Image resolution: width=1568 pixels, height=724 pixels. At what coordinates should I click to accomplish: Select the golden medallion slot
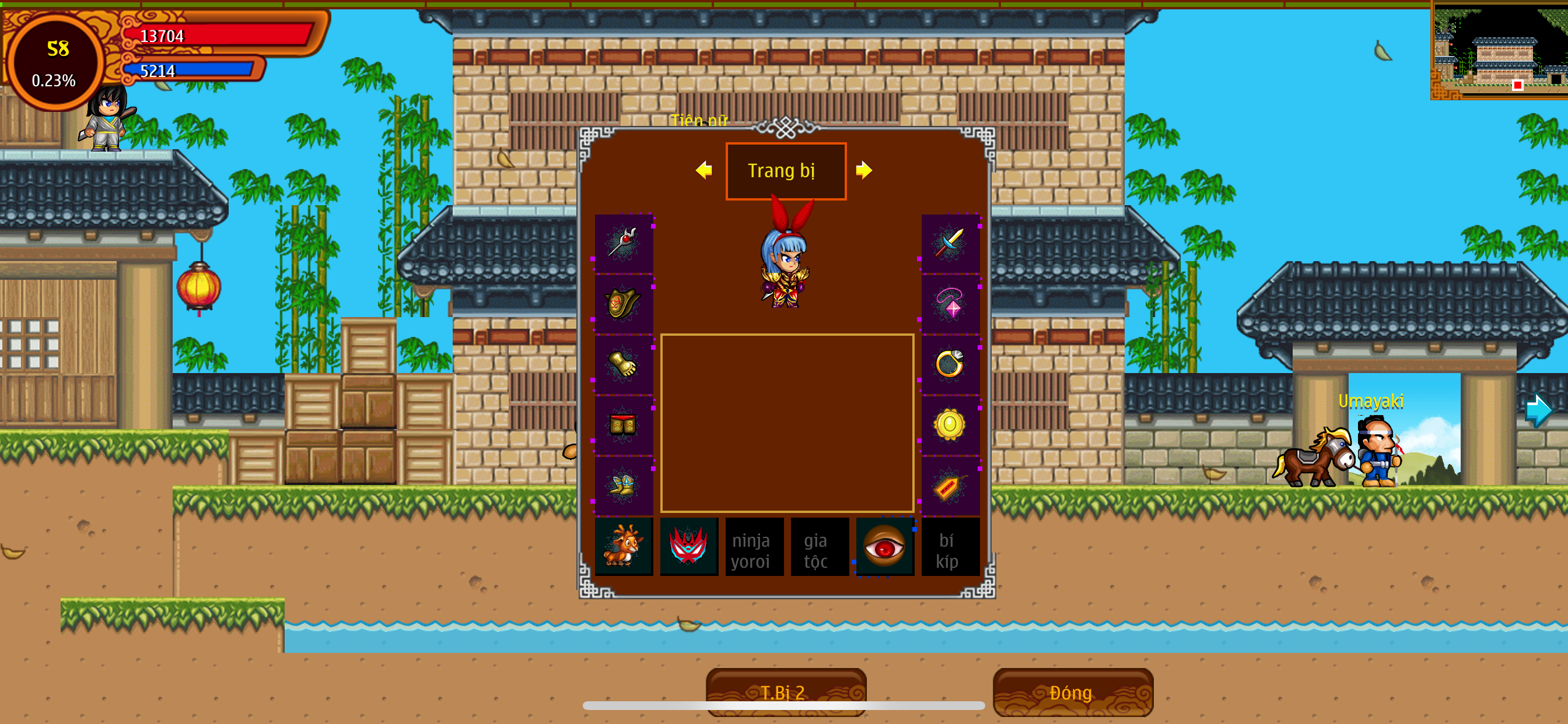point(950,425)
